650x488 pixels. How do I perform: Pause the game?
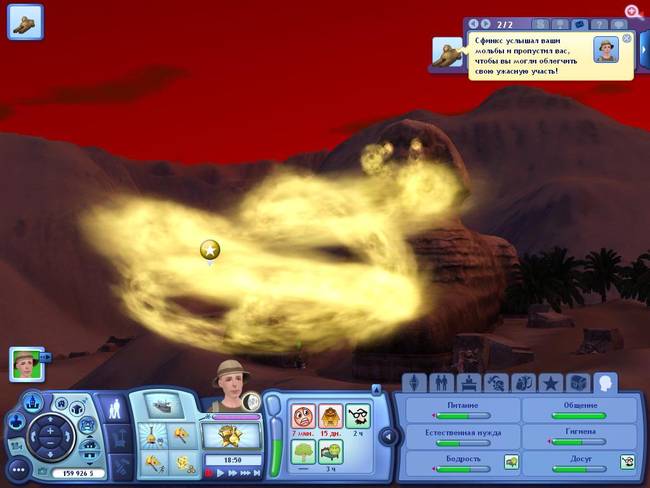[x=210, y=472]
